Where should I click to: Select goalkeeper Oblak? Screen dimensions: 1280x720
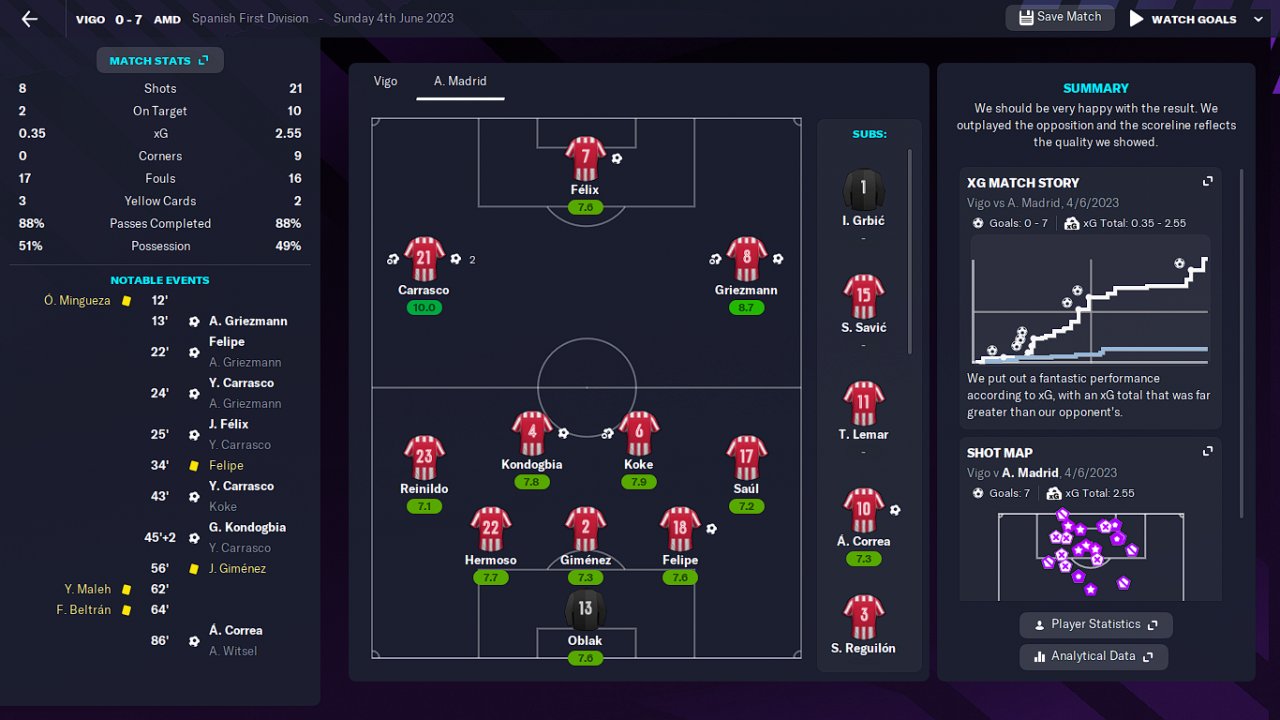585,610
